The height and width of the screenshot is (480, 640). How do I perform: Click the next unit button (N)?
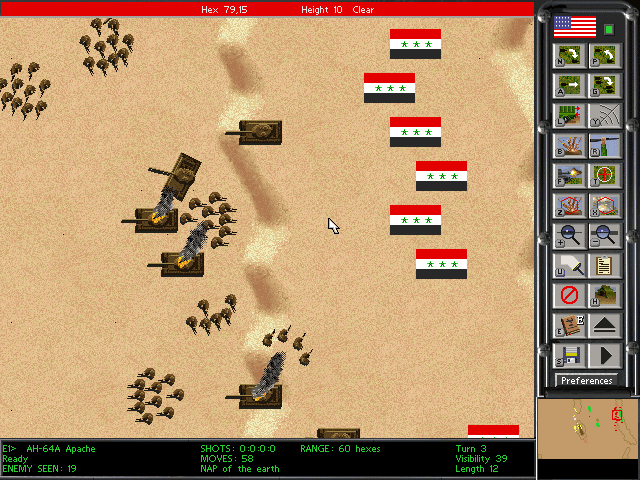568,55
